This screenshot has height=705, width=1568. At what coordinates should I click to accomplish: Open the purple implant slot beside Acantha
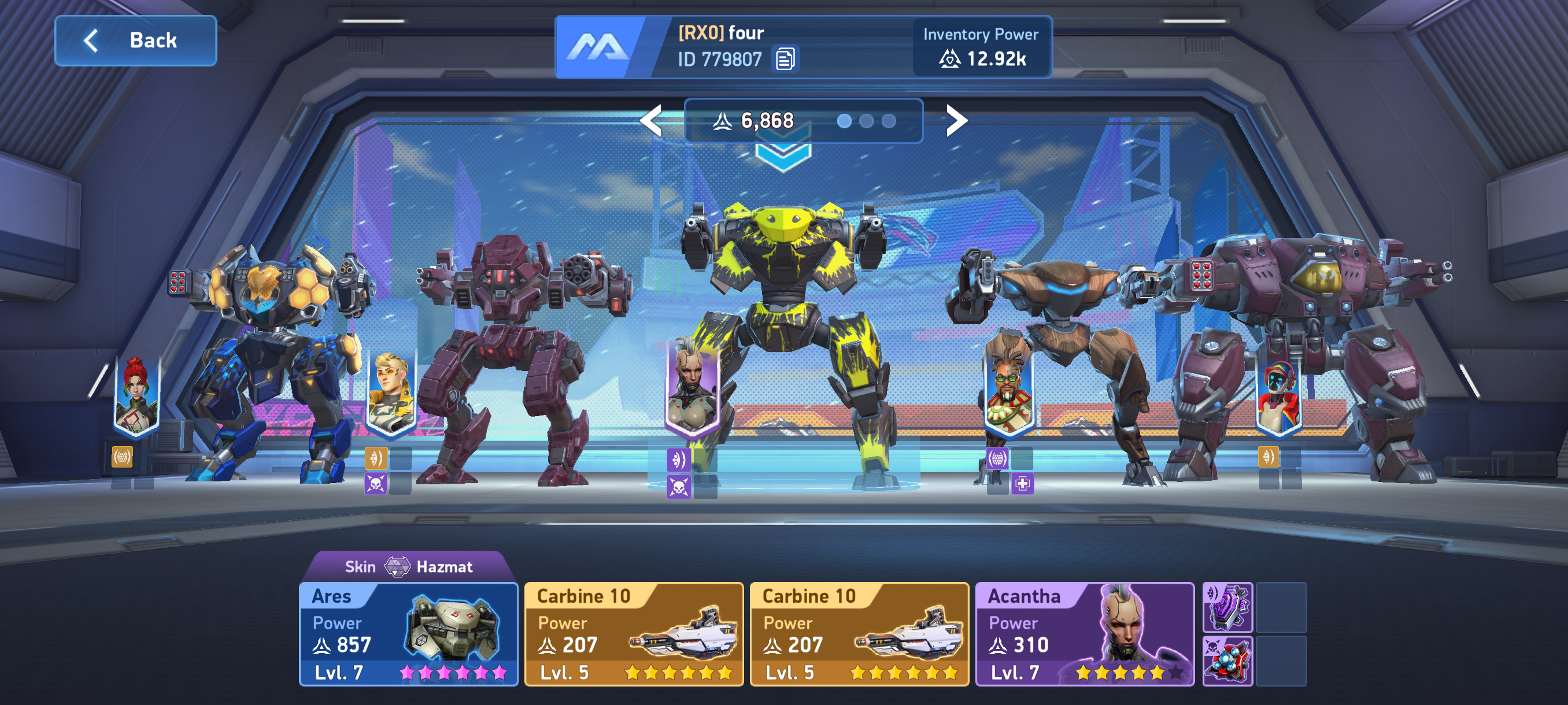point(1227,607)
